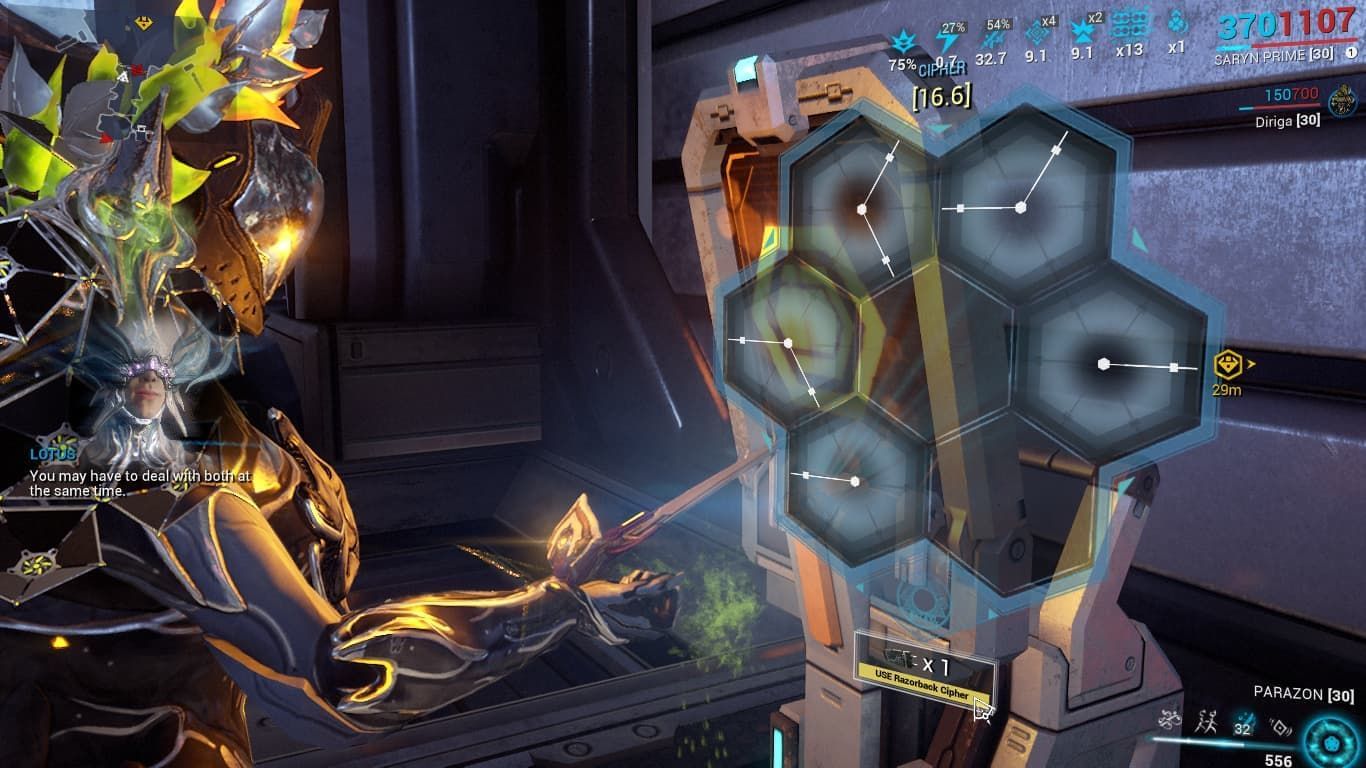Click the x4 diamond buff icon
Screen dimensions: 1366x768
(1038, 35)
